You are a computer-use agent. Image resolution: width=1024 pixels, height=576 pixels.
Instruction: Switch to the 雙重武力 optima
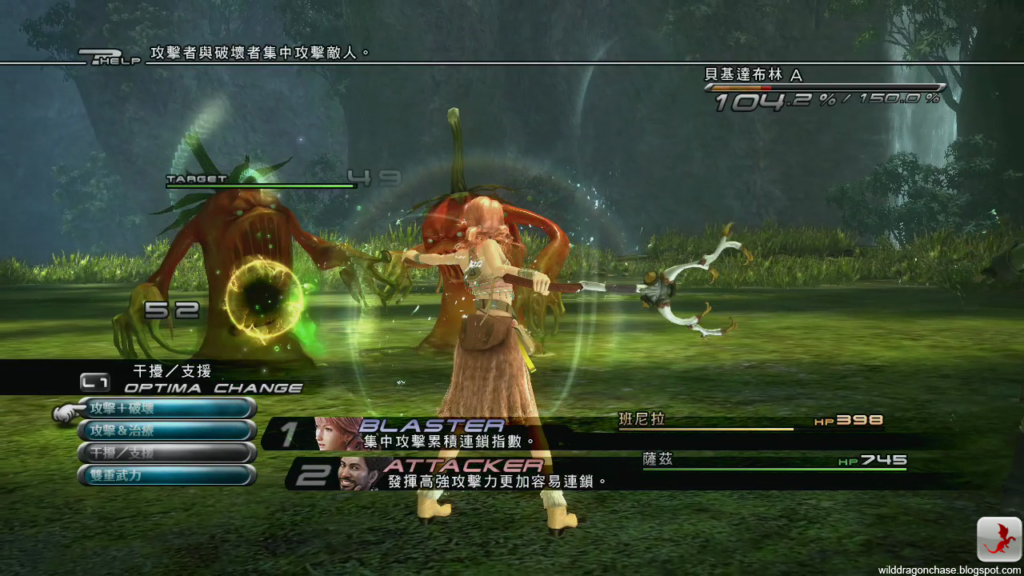pos(166,475)
